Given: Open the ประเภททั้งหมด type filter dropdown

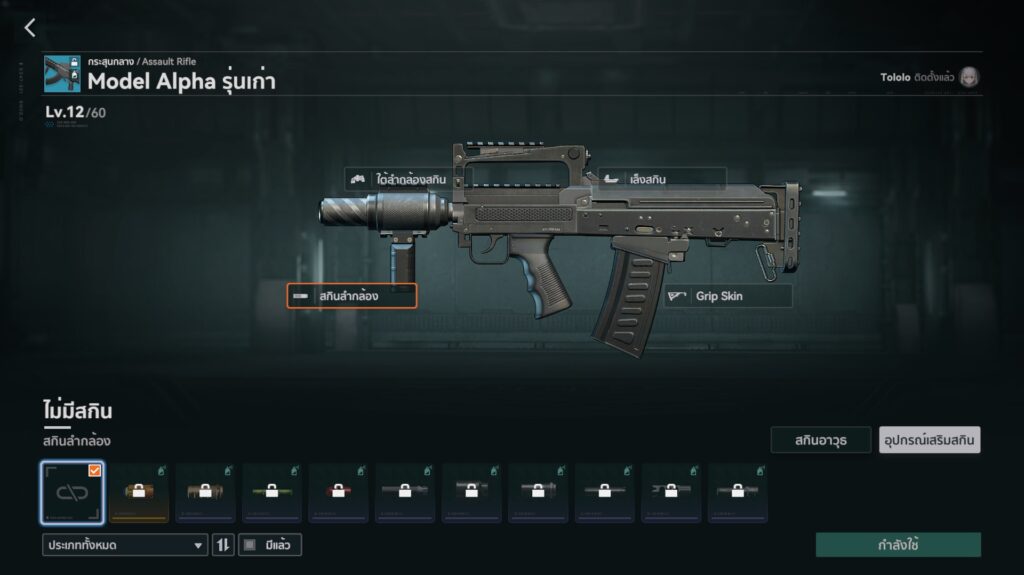Looking at the screenshot, I should (x=125, y=545).
